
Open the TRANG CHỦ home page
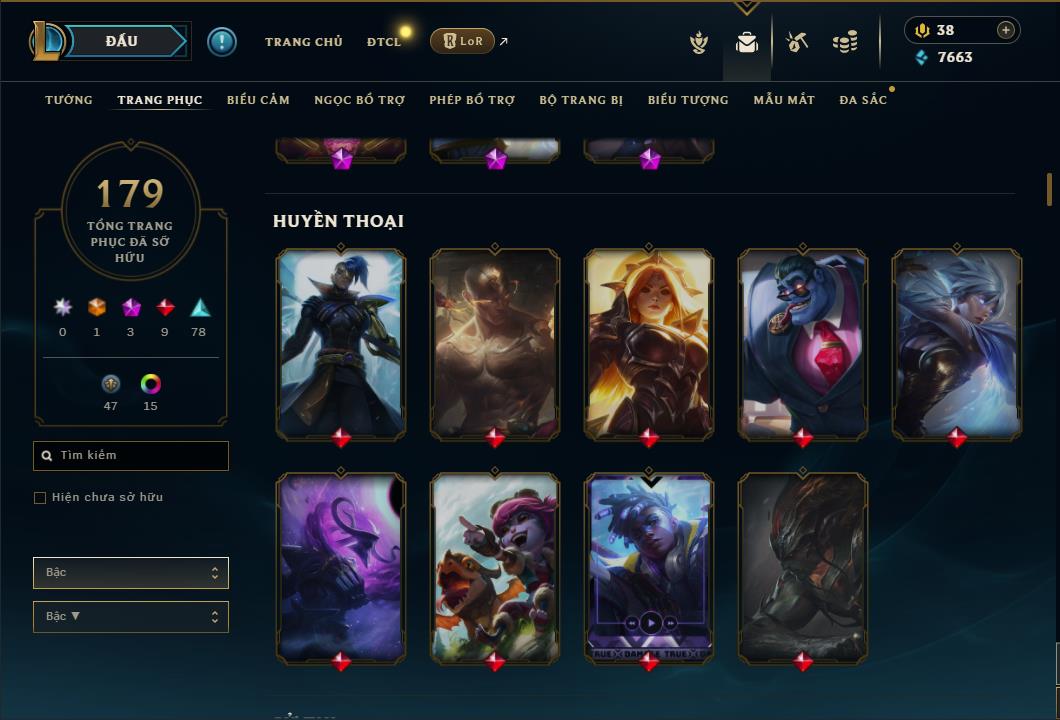(x=303, y=42)
